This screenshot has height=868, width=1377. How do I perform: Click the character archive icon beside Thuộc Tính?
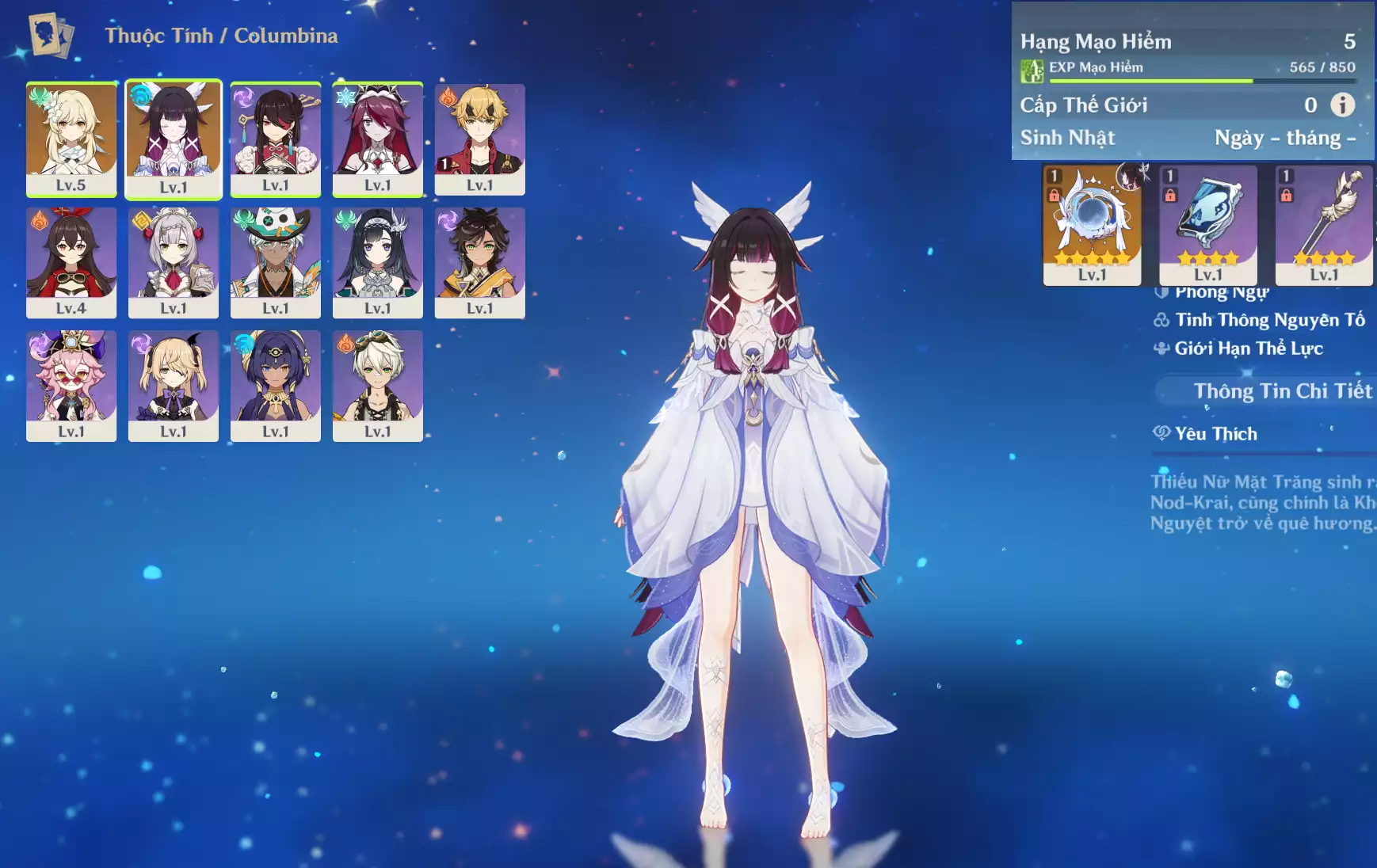[x=51, y=35]
